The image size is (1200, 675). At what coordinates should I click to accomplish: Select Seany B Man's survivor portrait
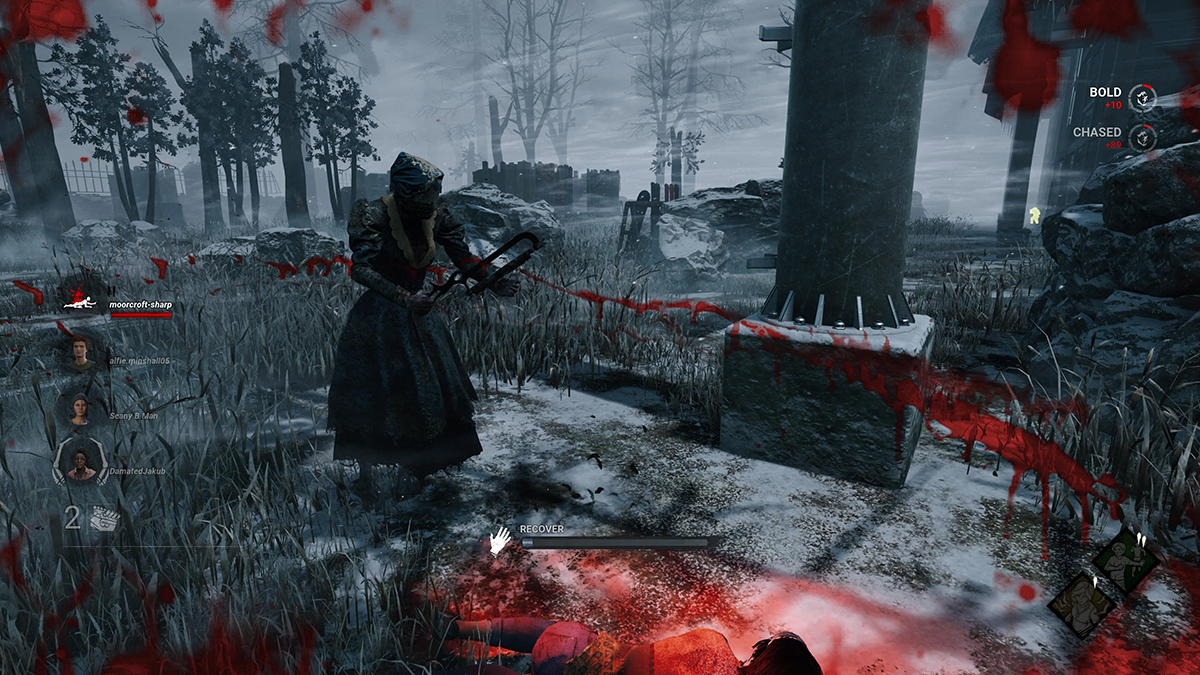tap(78, 407)
